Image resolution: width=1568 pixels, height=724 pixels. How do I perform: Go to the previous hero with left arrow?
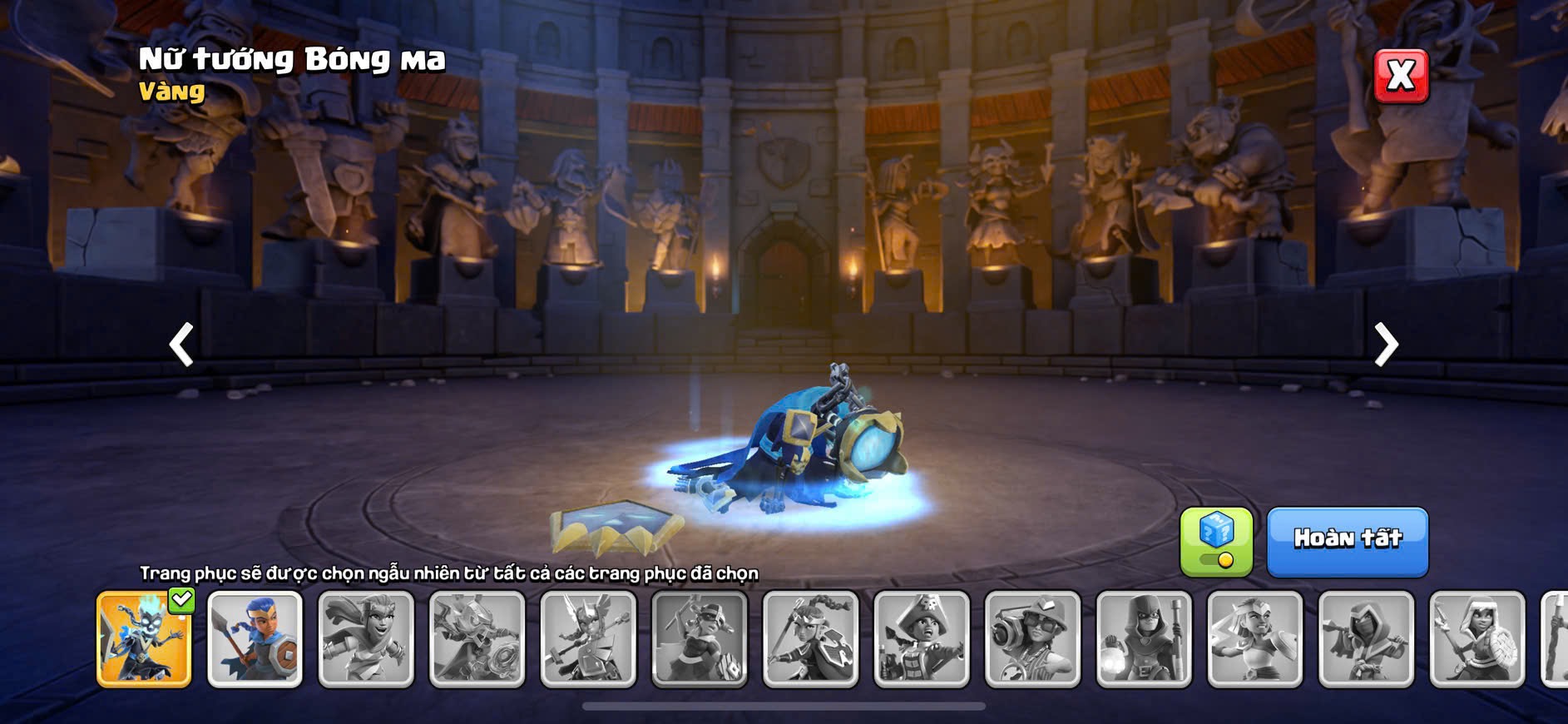click(181, 344)
